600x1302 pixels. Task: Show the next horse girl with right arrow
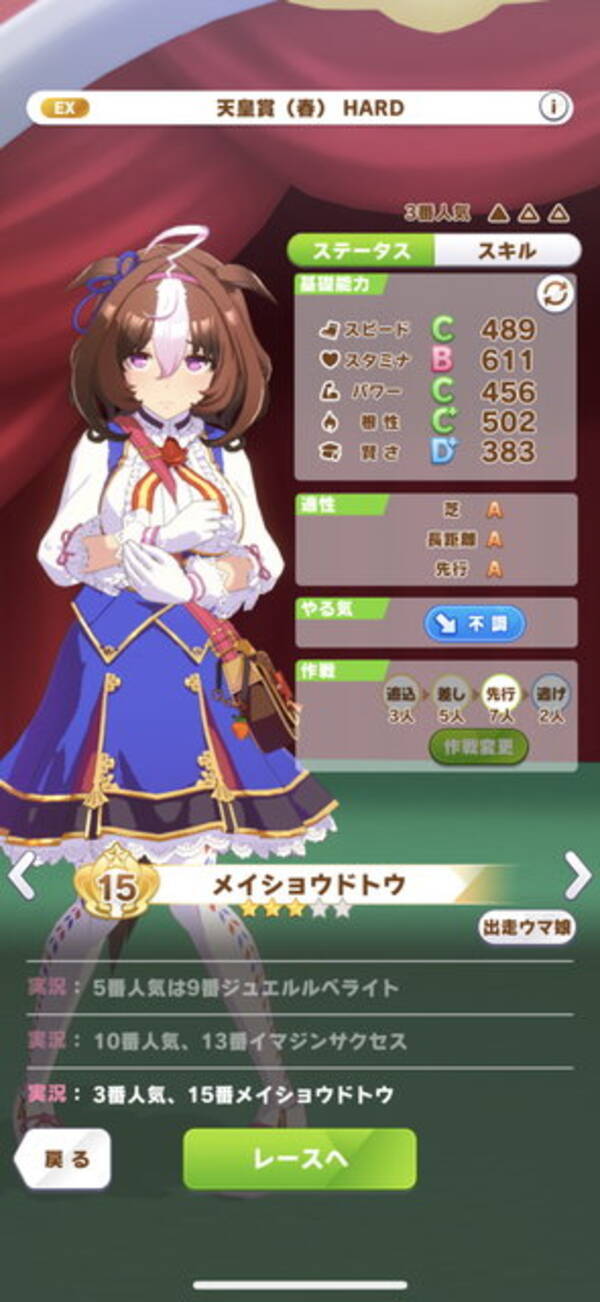pyautogui.click(x=578, y=876)
